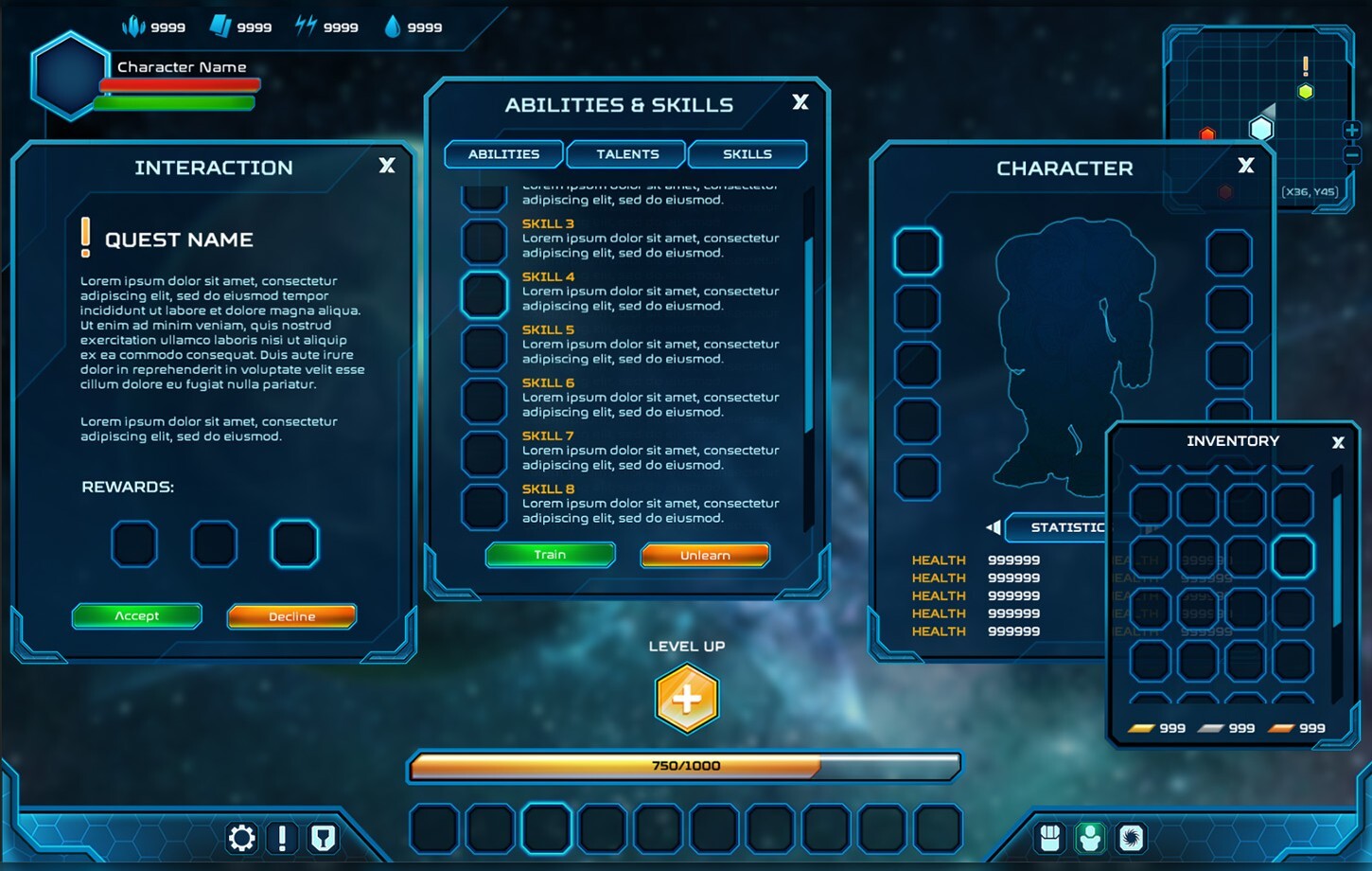The height and width of the screenshot is (871, 1372).
Task: Open the achievements trophy icon
Action: click(x=323, y=837)
